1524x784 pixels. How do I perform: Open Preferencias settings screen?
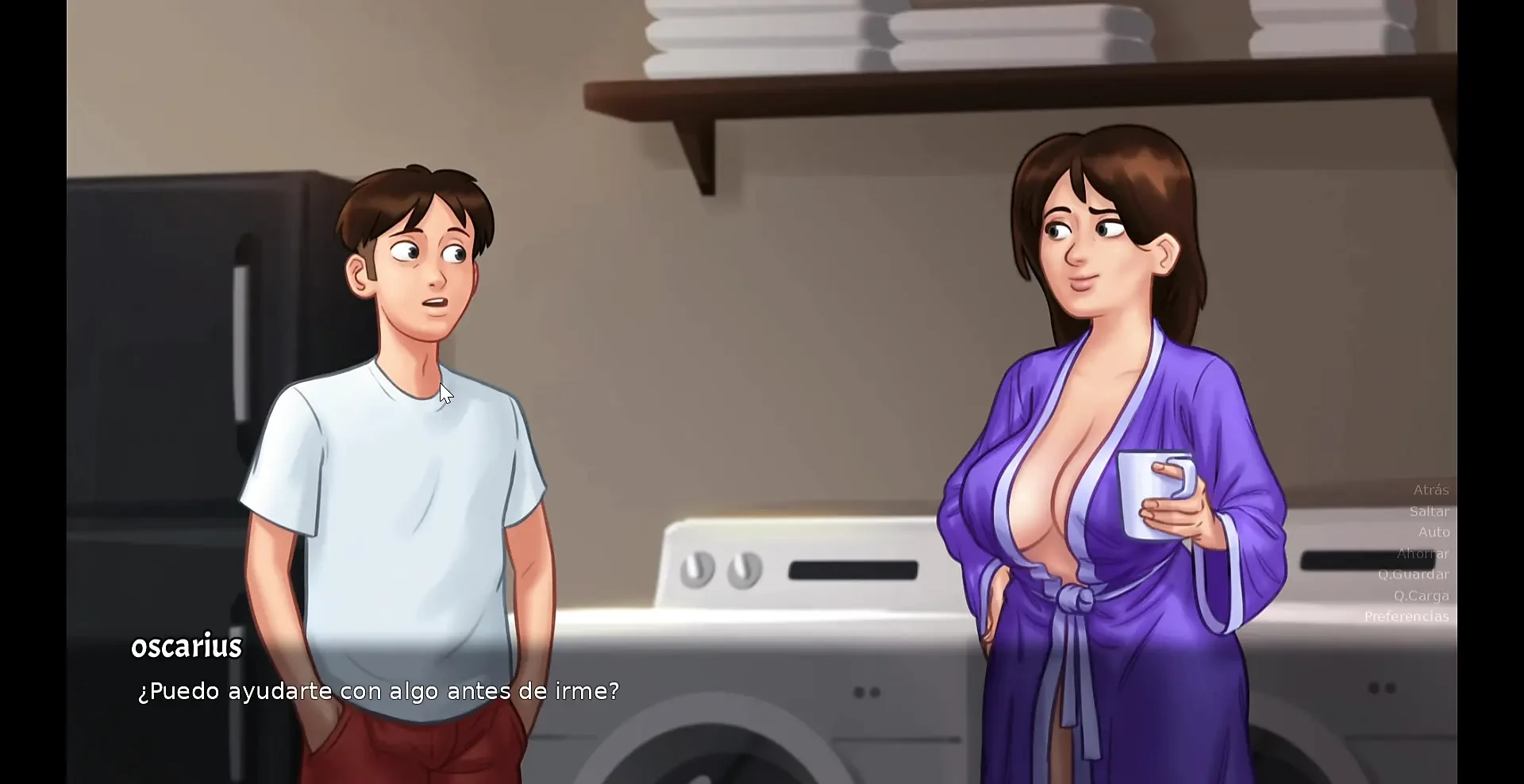coord(1407,617)
